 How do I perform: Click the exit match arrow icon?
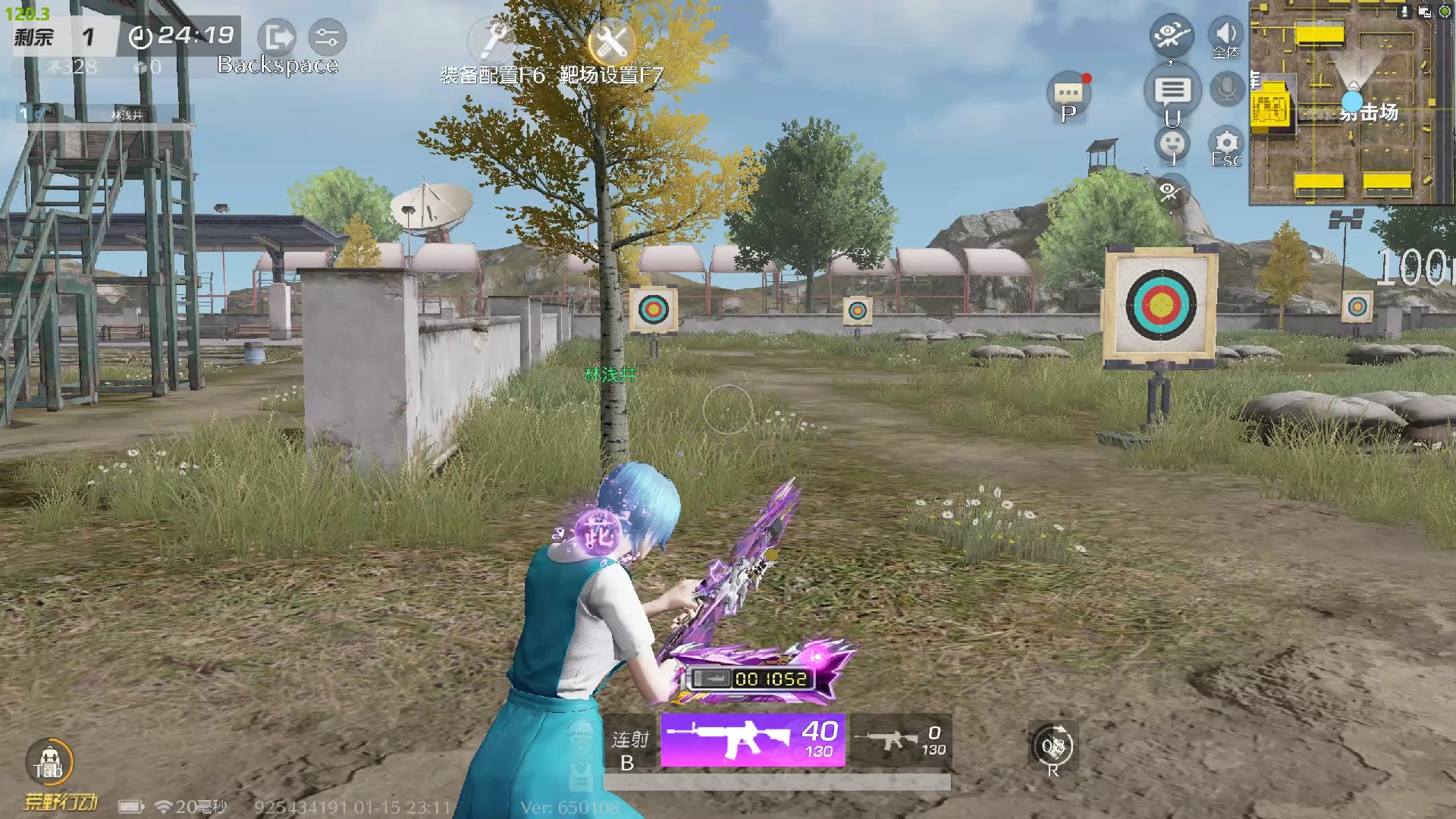click(x=277, y=36)
